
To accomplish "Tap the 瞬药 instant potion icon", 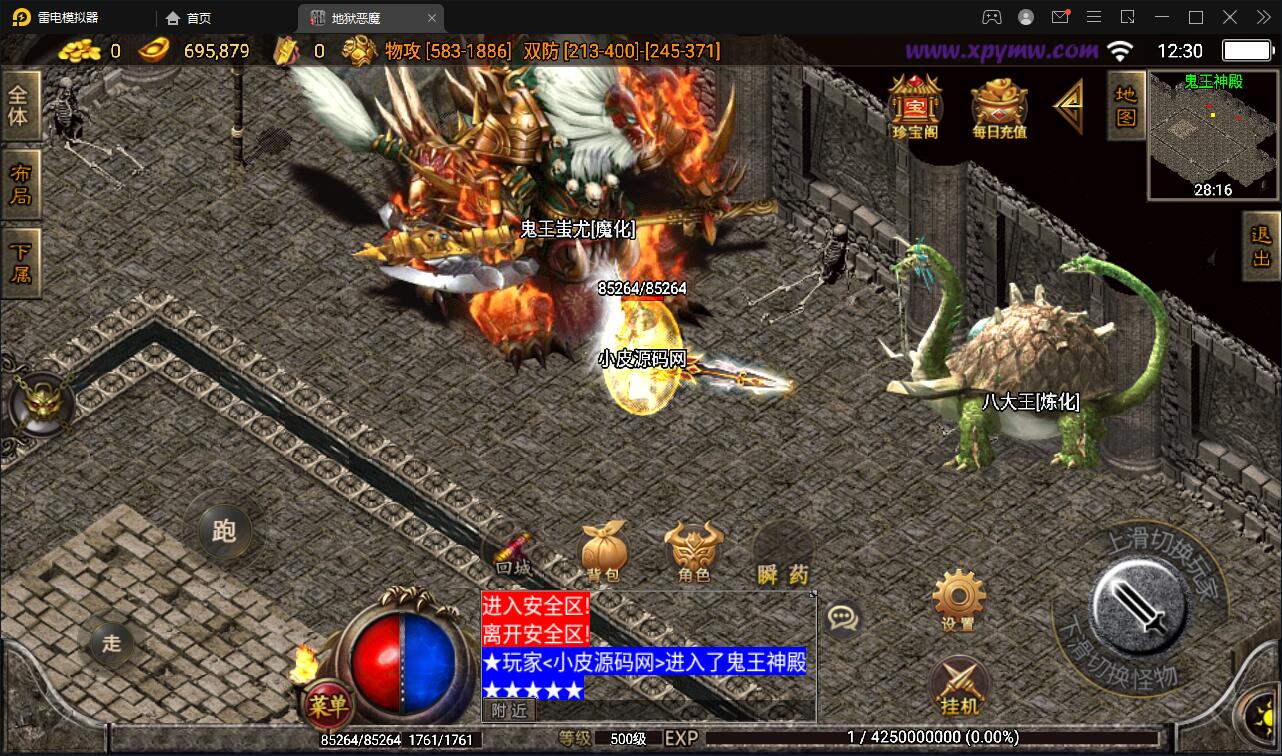I will (781, 549).
